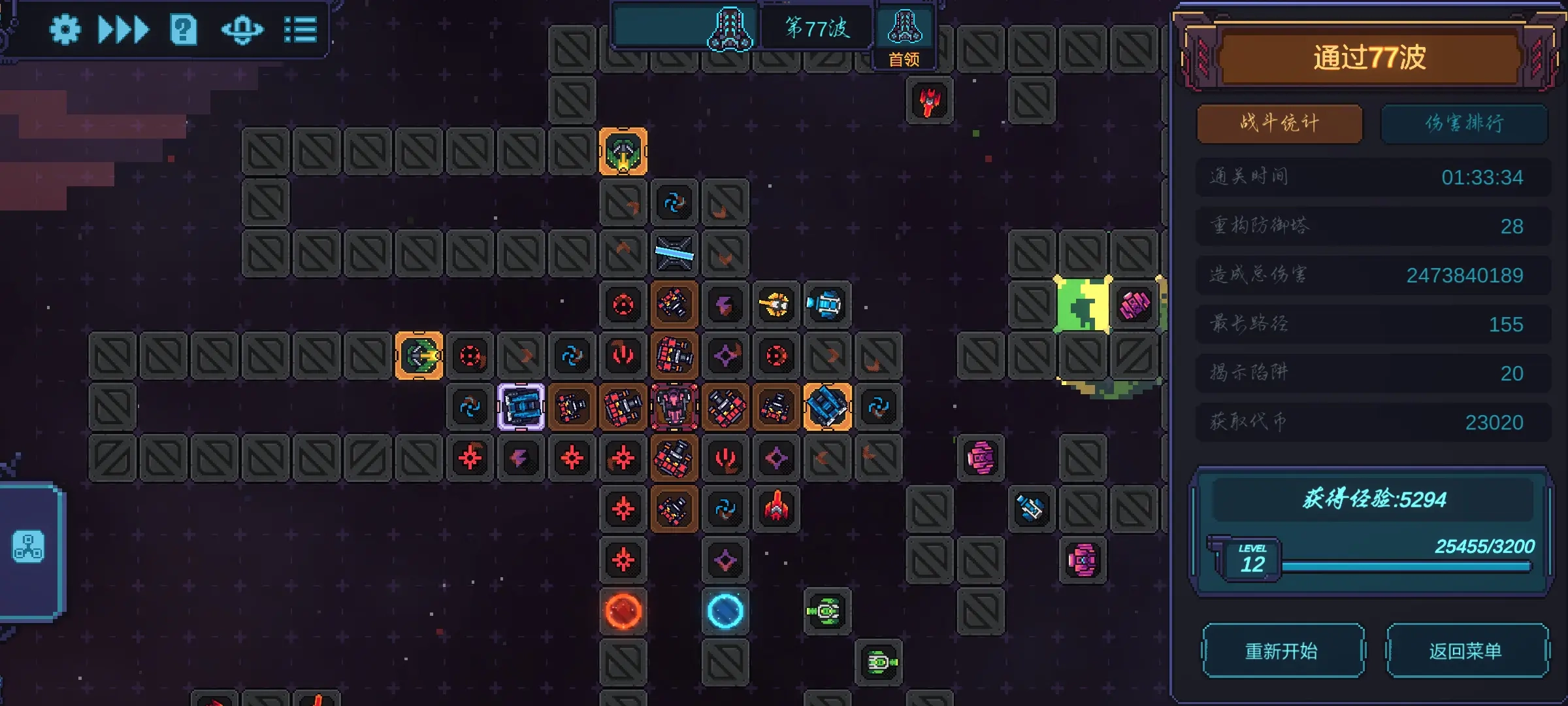1568x706 pixels.
Task: Switch to the 伤害排行 tab
Action: (x=1463, y=123)
